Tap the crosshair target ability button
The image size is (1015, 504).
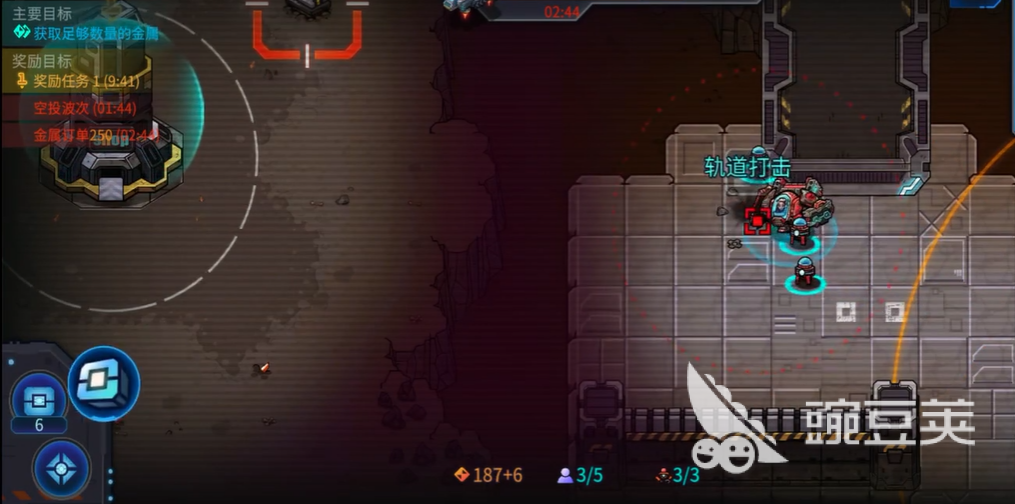(61, 467)
